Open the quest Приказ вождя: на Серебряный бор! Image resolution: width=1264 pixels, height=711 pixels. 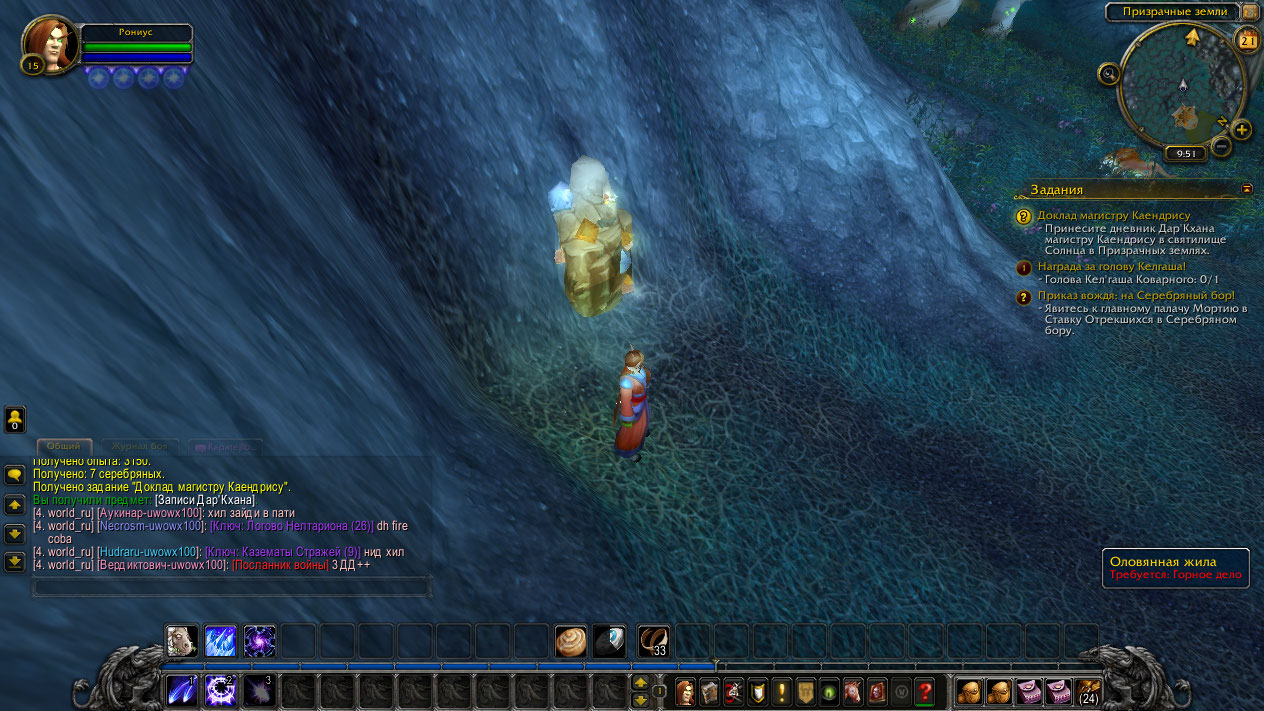click(1135, 296)
